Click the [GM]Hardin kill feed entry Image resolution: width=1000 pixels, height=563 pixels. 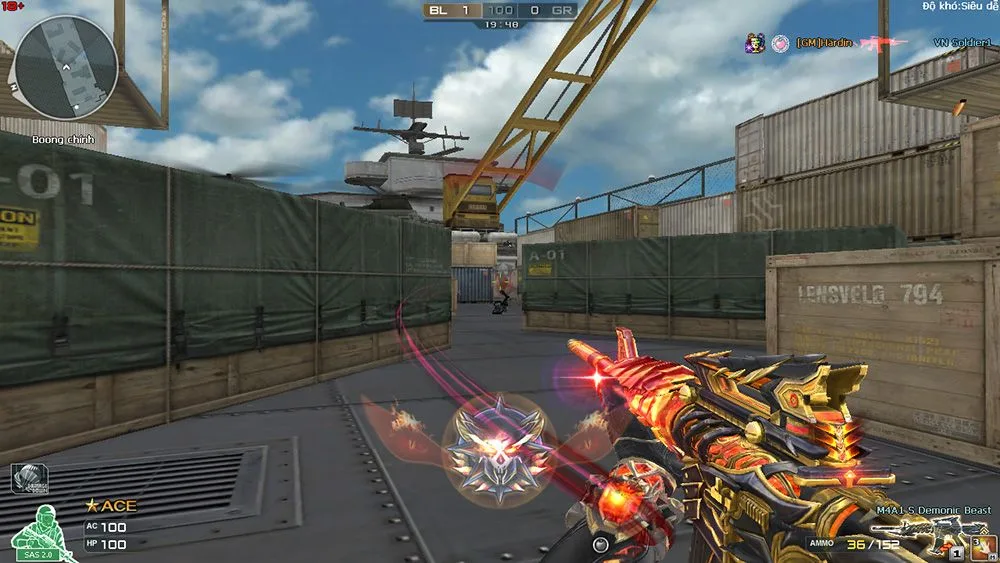coord(825,43)
